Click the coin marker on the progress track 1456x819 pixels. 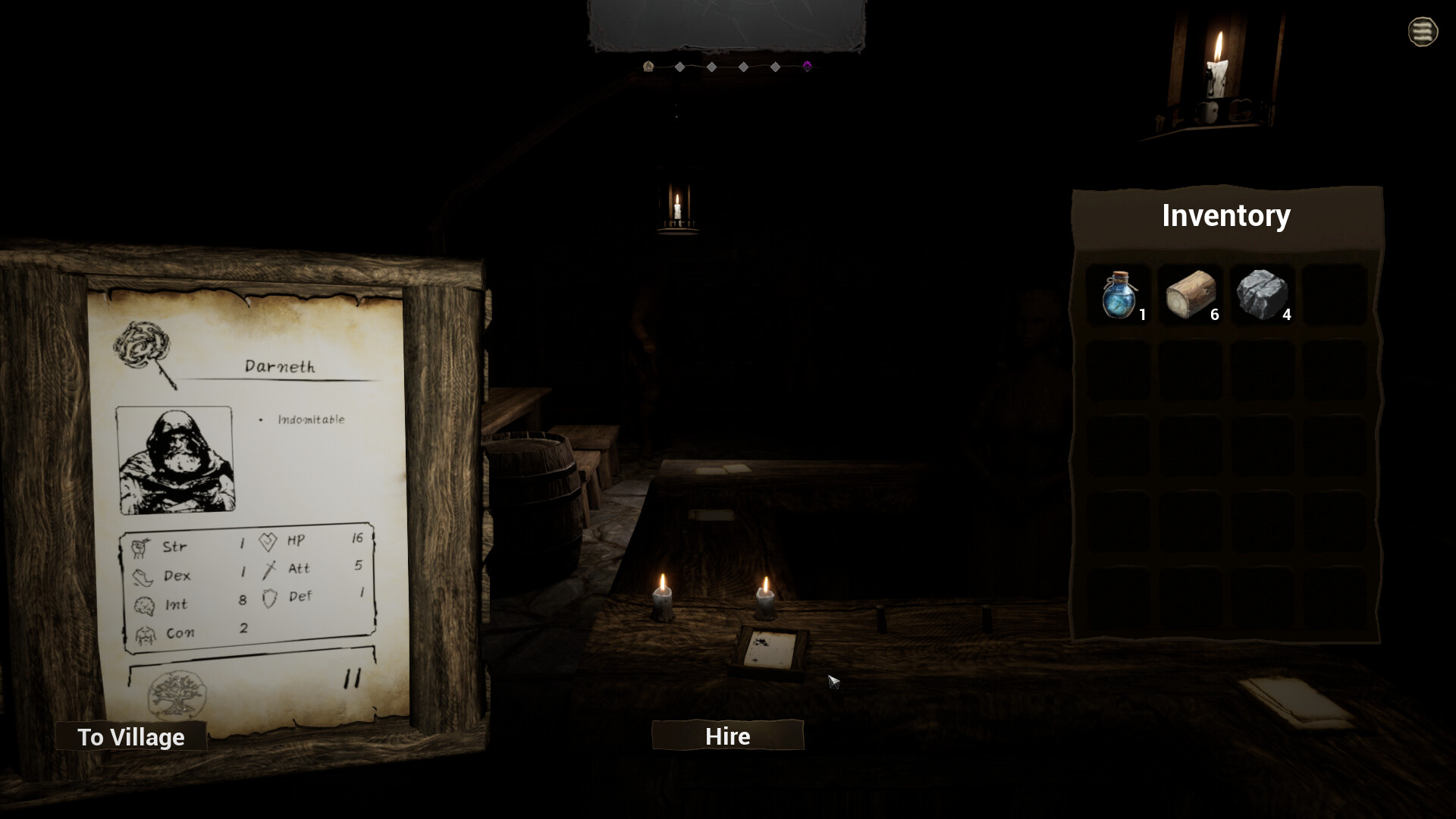[x=649, y=67]
